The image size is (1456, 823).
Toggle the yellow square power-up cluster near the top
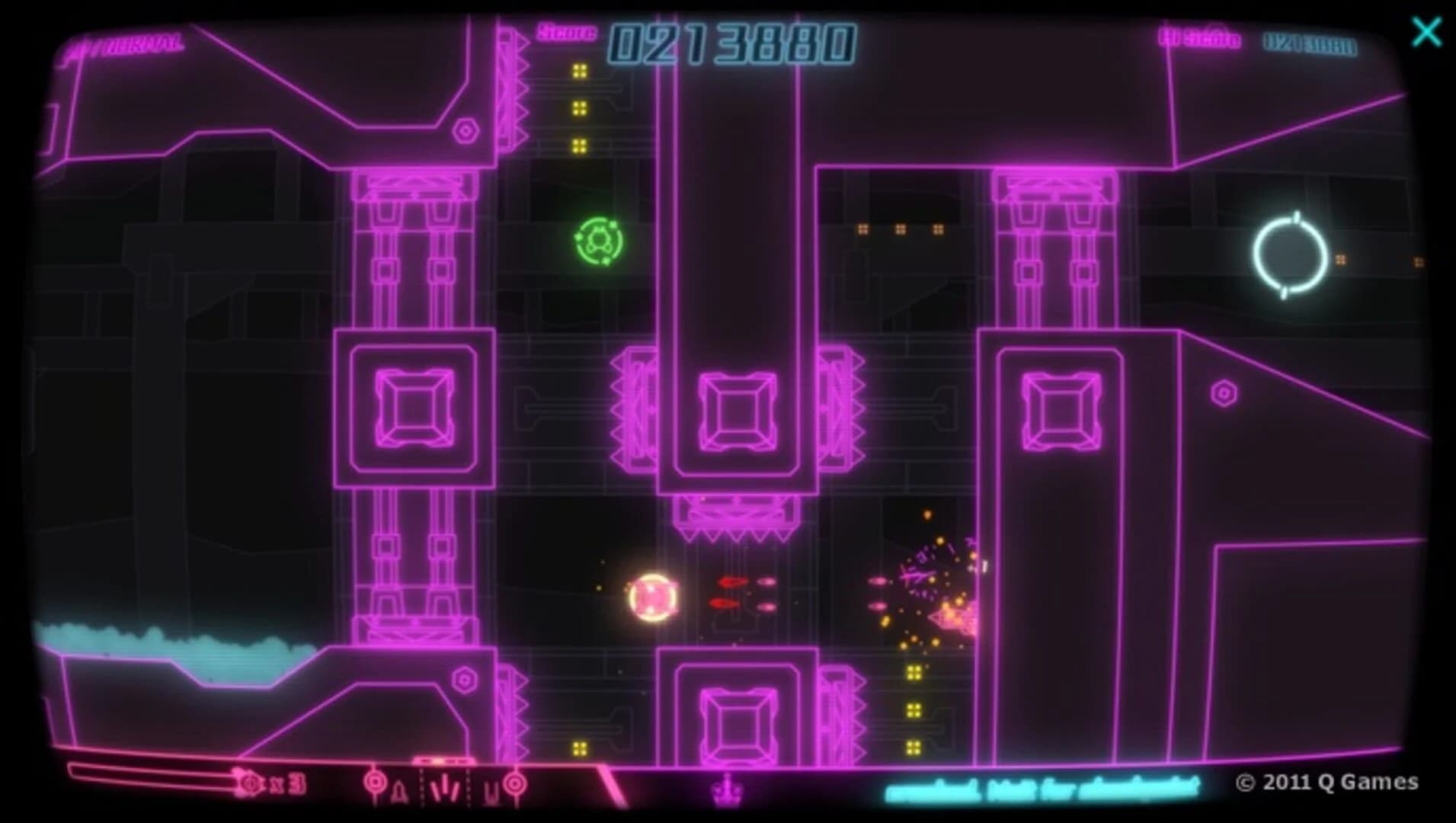(x=579, y=110)
